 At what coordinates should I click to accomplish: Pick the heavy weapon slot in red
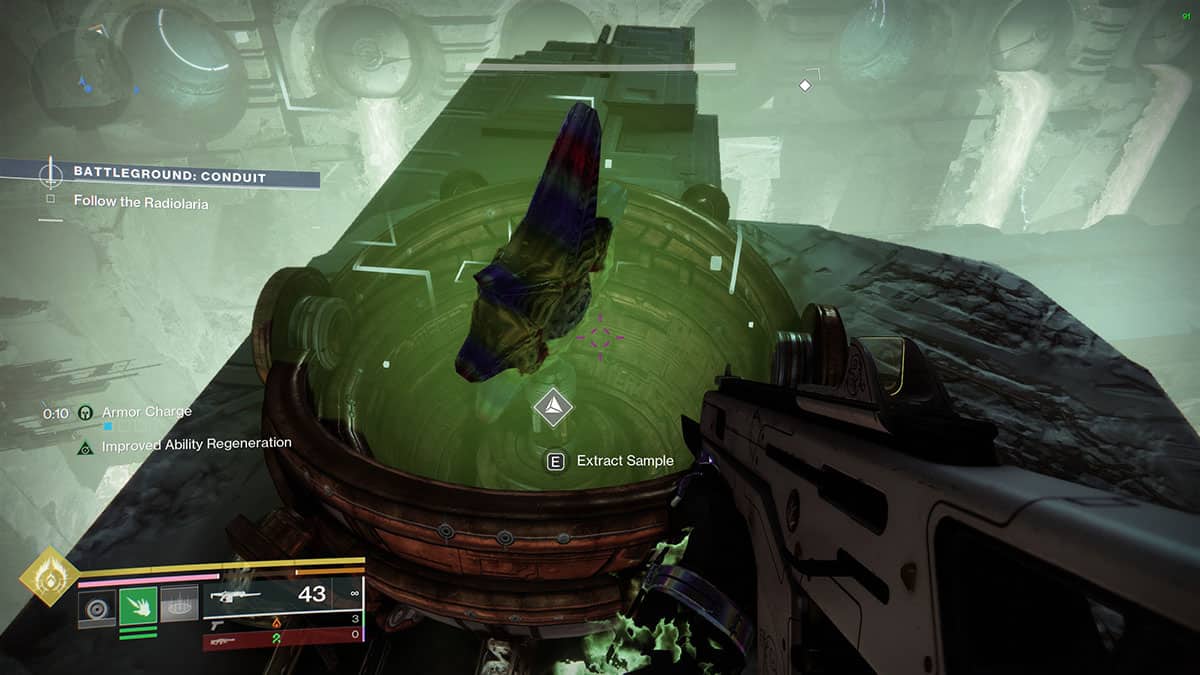(x=282, y=636)
